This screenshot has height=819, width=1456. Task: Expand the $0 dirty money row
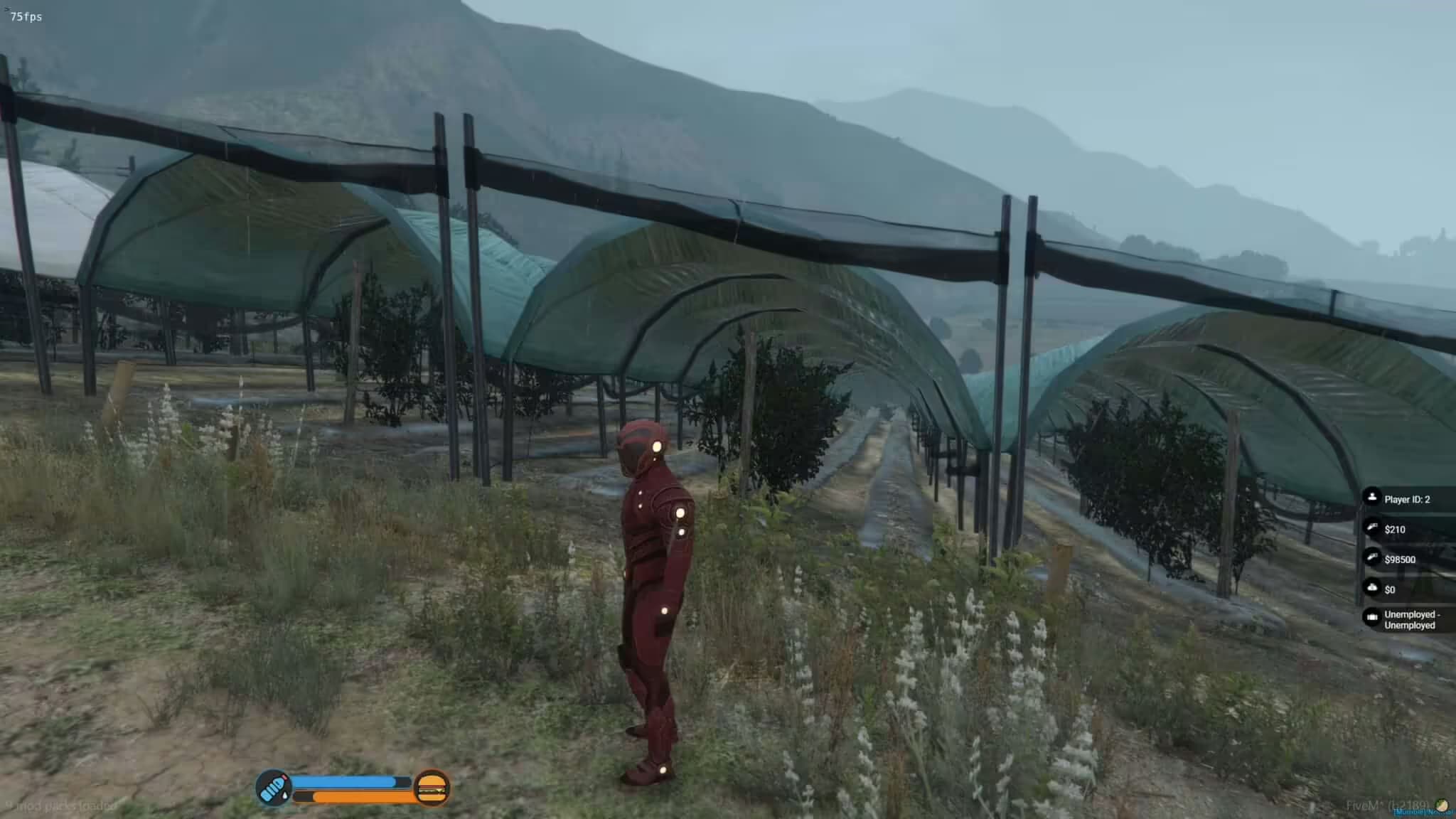point(1390,589)
